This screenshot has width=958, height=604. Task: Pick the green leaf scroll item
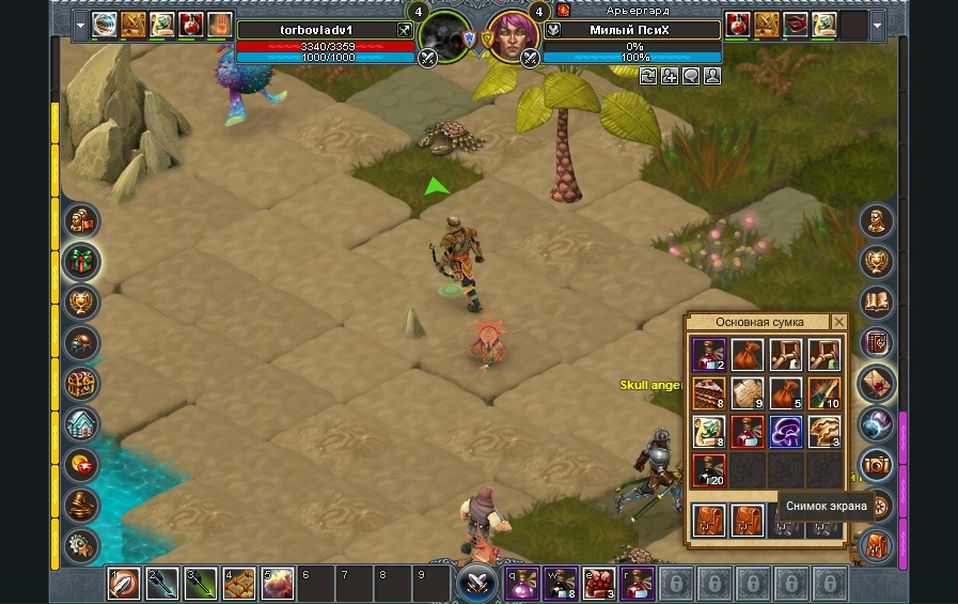(x=709, y=431)
